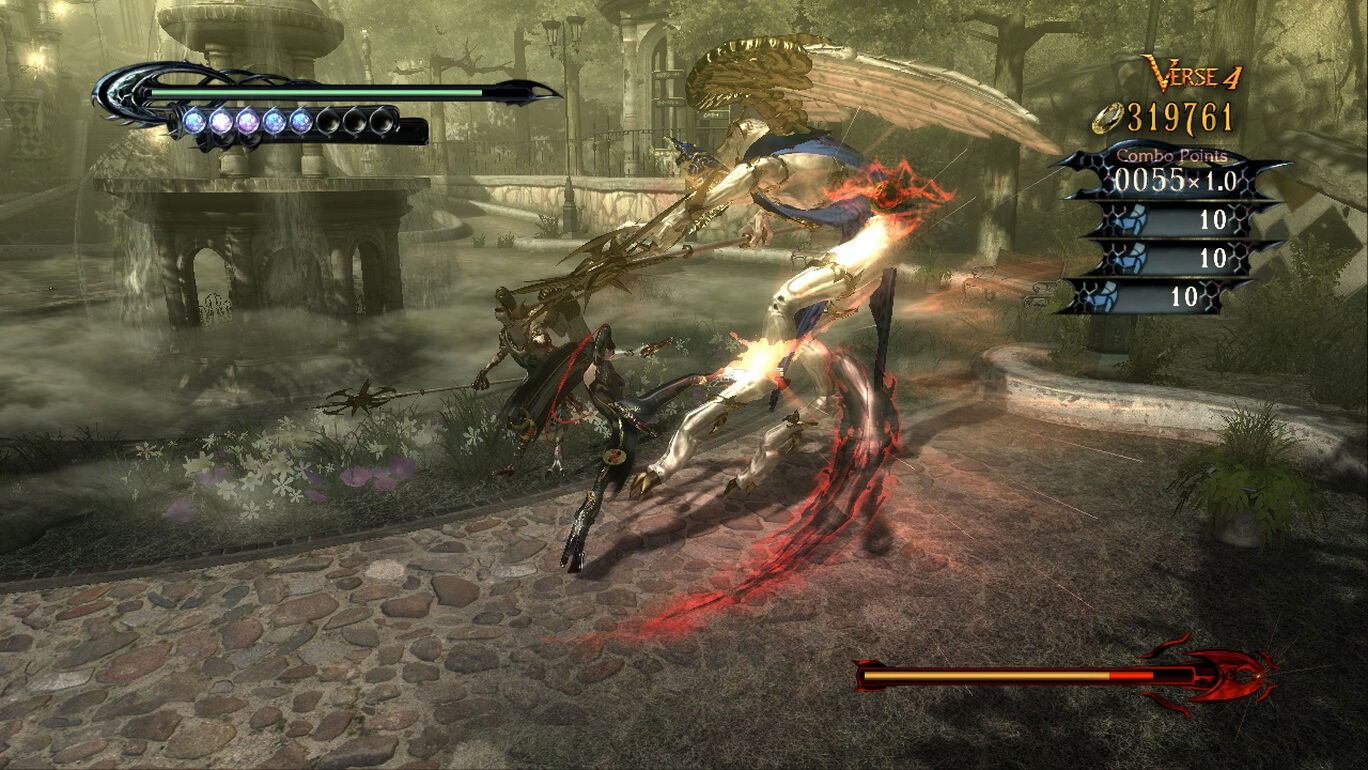Screen dimensions: 1368x770
Task: Click the 0055×1.0 combo multiplier
Action: 1176,180
